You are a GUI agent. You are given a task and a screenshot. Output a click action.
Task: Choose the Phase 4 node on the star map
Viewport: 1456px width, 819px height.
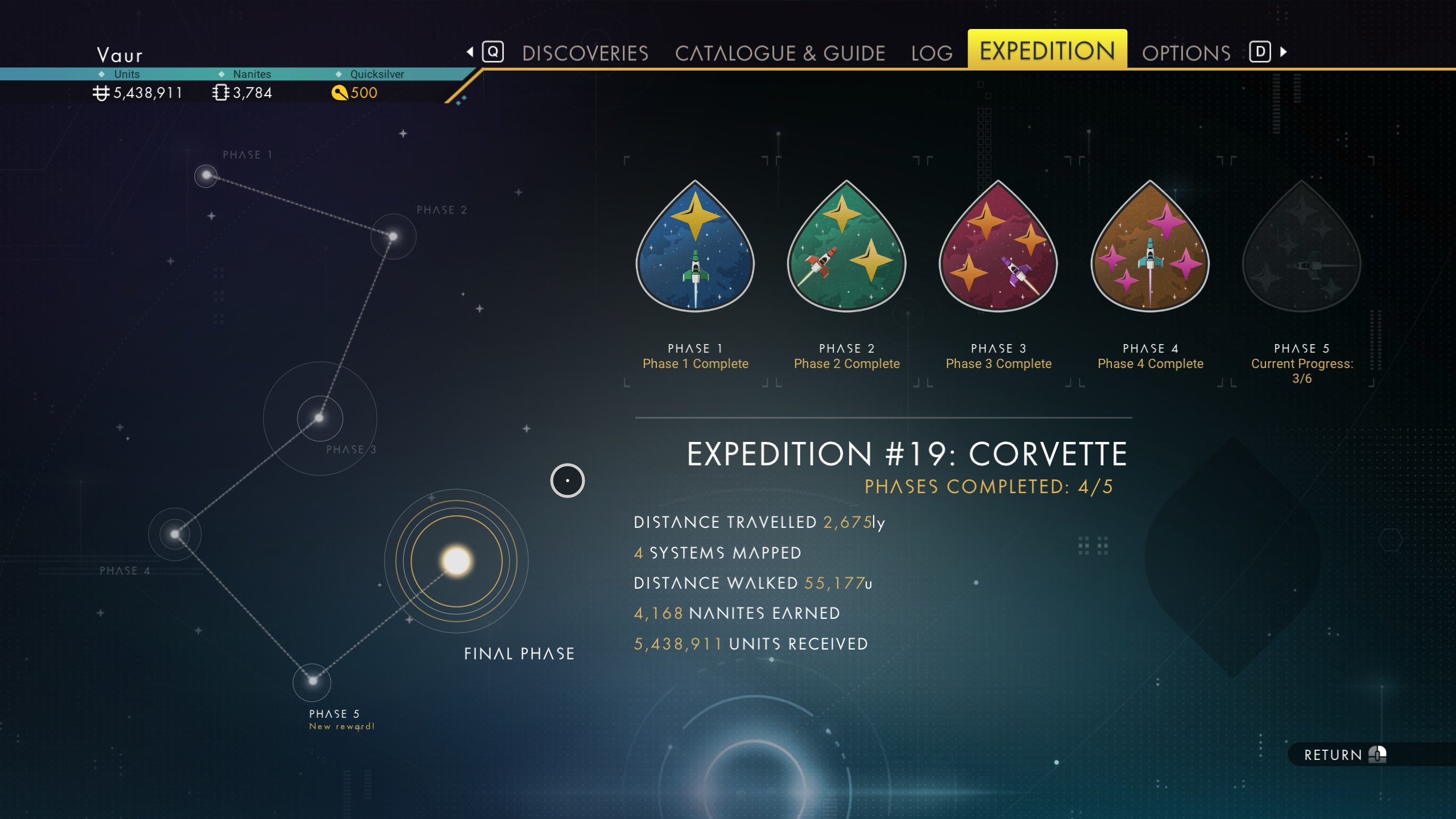point(175,534)
